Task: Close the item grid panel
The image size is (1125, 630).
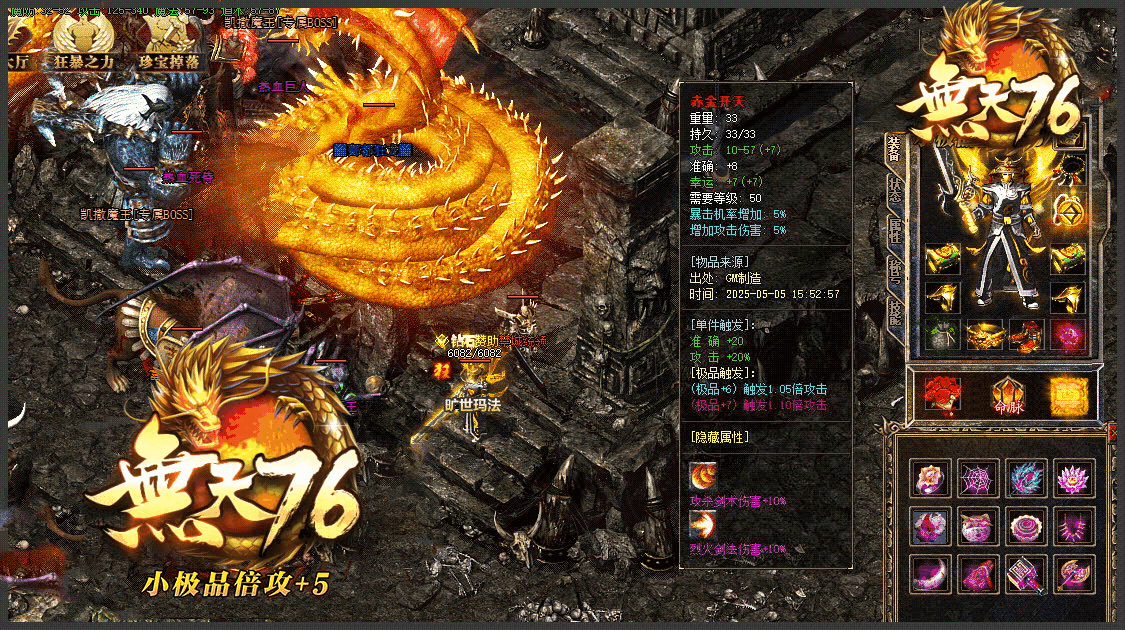Action: tap(1113, 431)
